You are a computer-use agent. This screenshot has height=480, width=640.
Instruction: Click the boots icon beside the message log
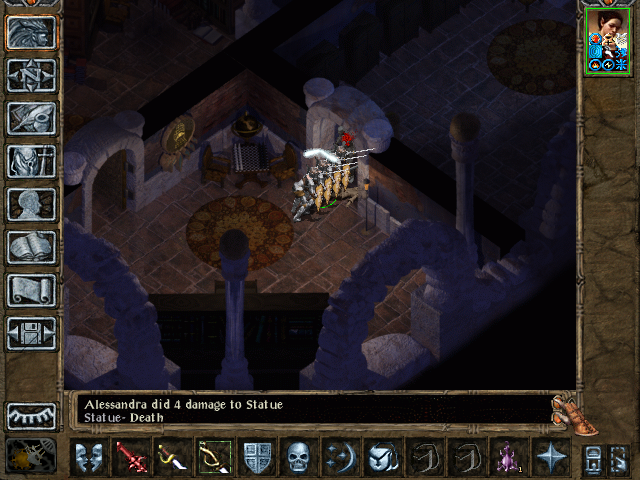pos(567,409)
